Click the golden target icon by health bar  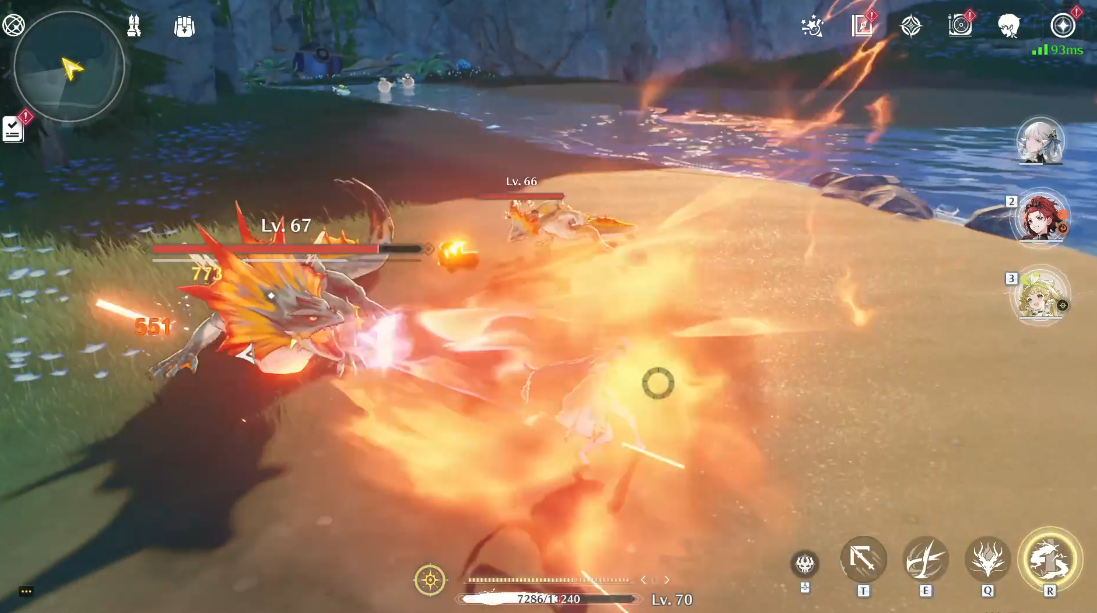click(x=430, y=580)
